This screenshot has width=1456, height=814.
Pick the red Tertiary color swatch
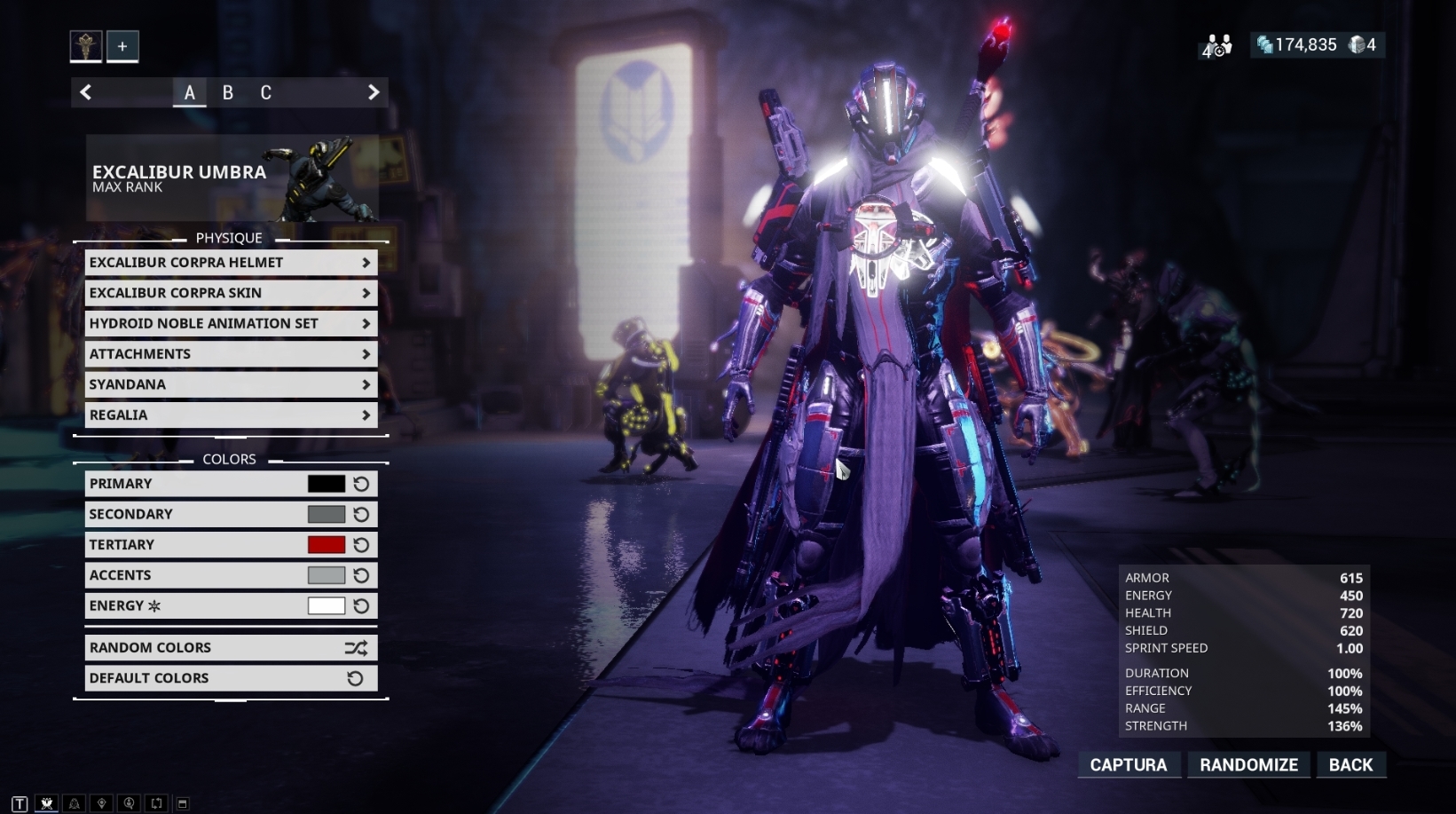pyautogui.click(x=326, y=545)
